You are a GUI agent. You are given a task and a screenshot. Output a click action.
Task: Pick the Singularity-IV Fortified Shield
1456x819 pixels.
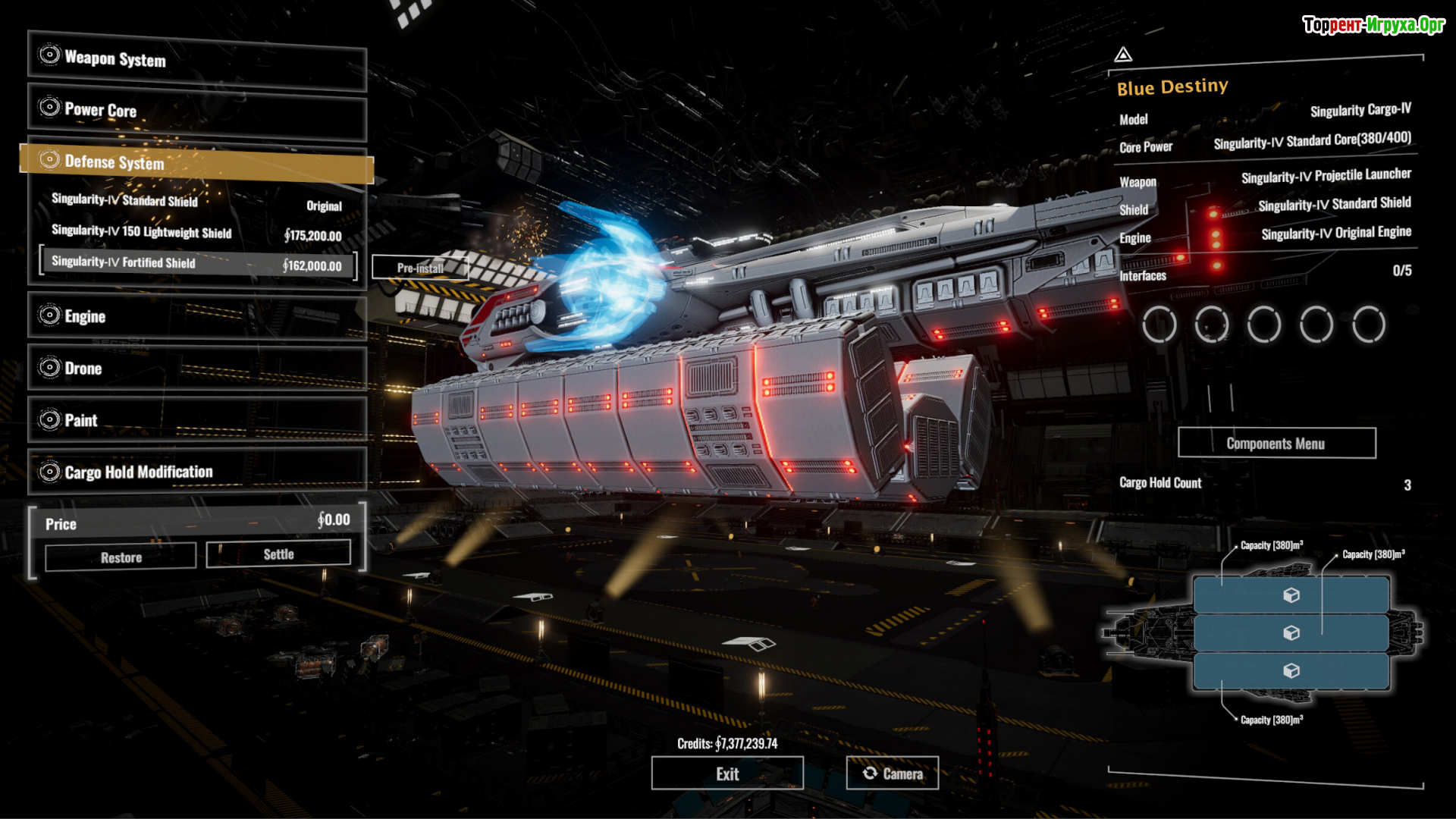tap(197, 264)
